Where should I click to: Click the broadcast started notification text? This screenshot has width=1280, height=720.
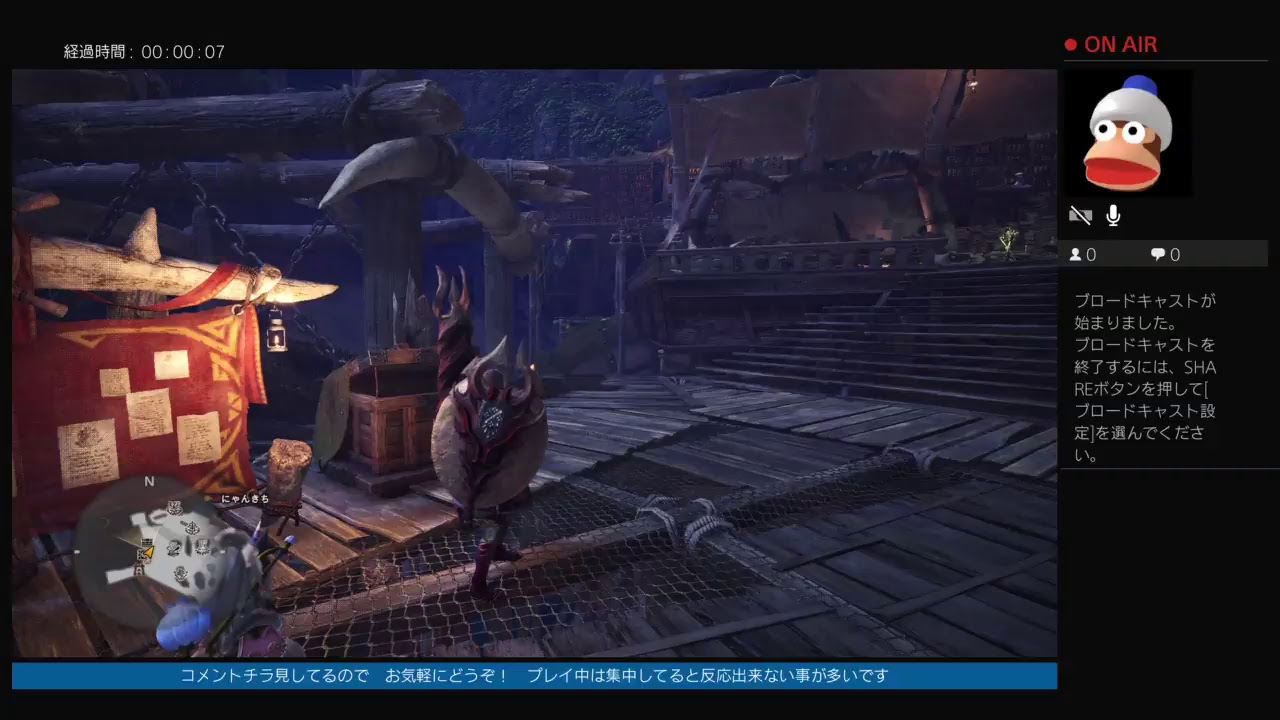pyautogui.click(x=1145, y=375)
